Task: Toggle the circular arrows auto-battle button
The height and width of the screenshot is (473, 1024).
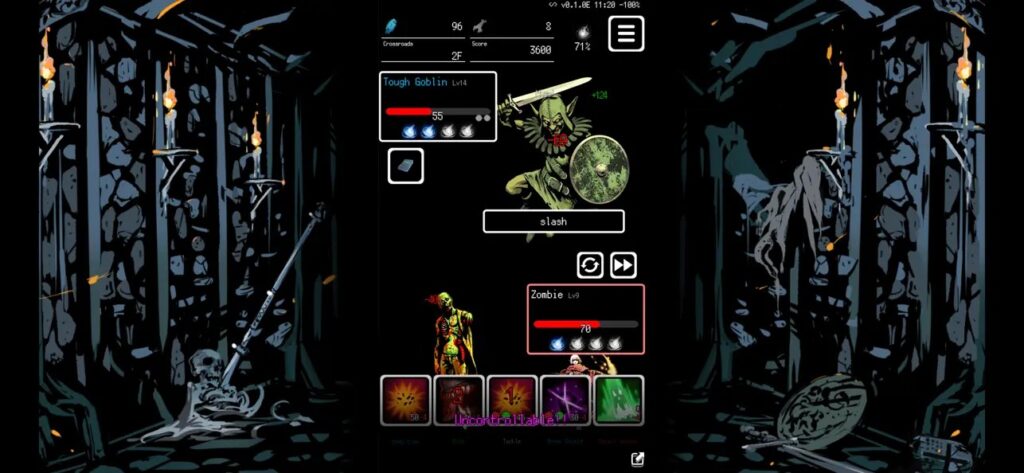Action: point(590,265)
